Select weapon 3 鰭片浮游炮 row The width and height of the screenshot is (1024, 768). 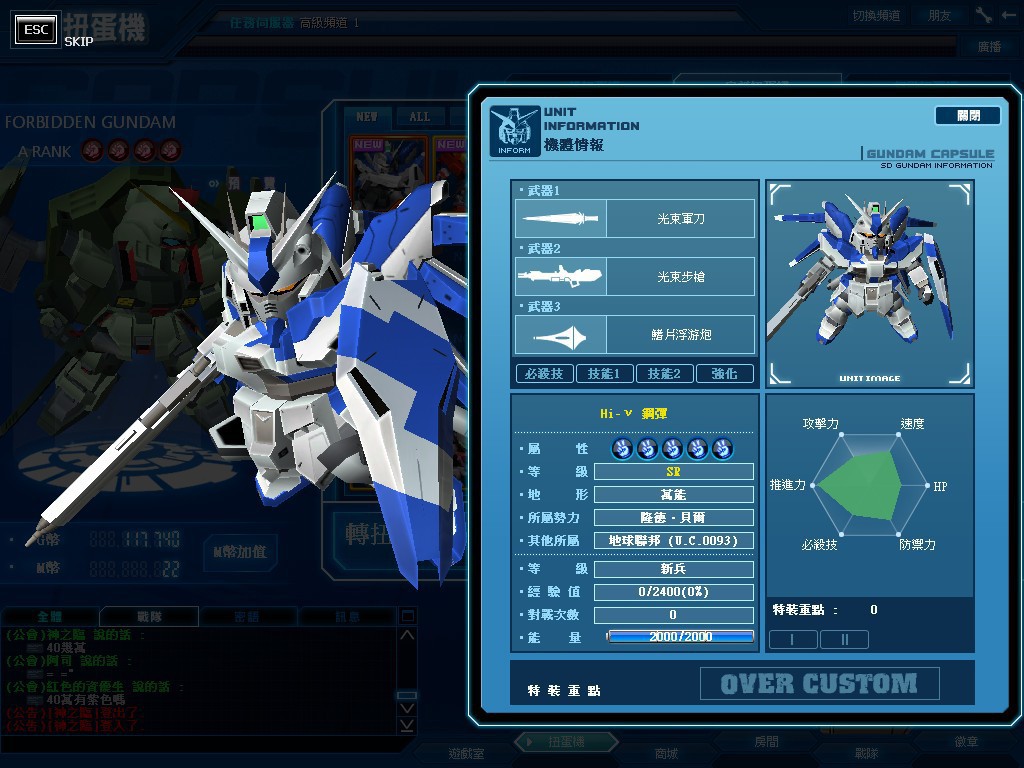[x=635, y=334]
